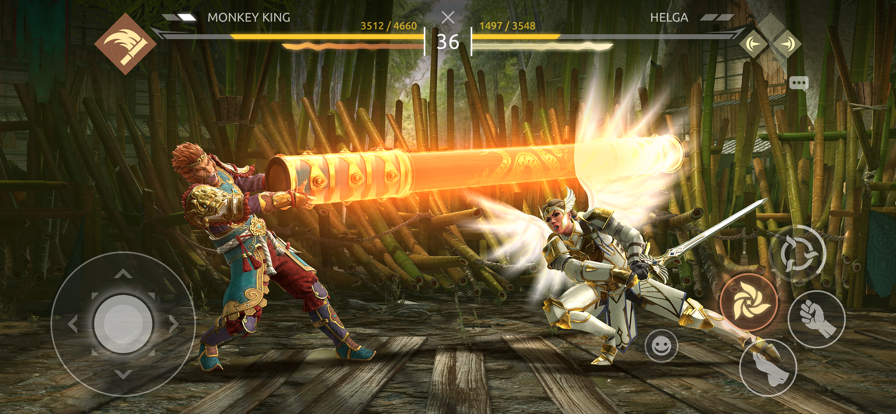Image resolution: width=896 pixels, height=414 pixels.
Task: Open the chat speech bubble
Action: coord(799,84)
